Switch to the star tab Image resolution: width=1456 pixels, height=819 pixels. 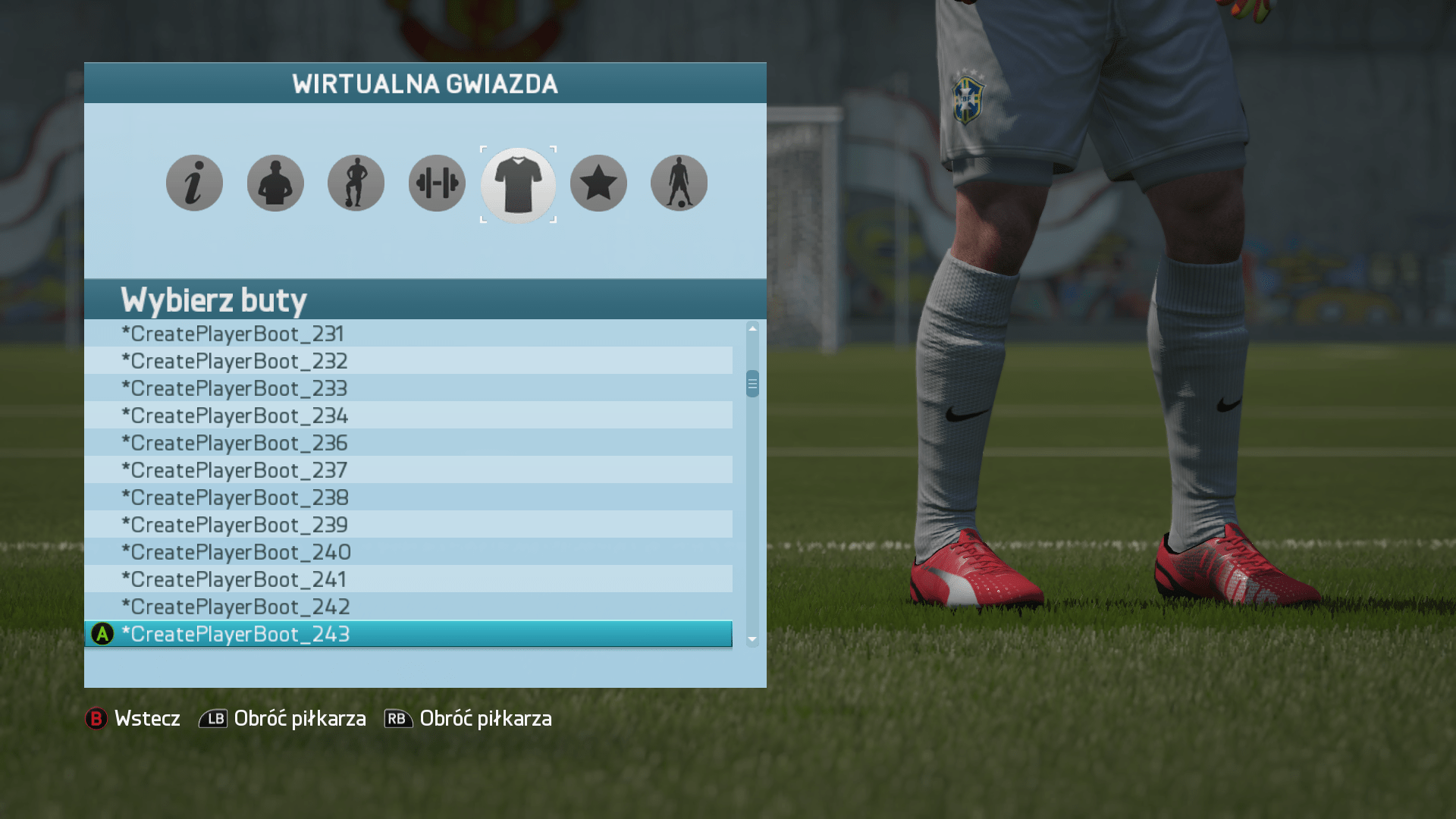598,184
